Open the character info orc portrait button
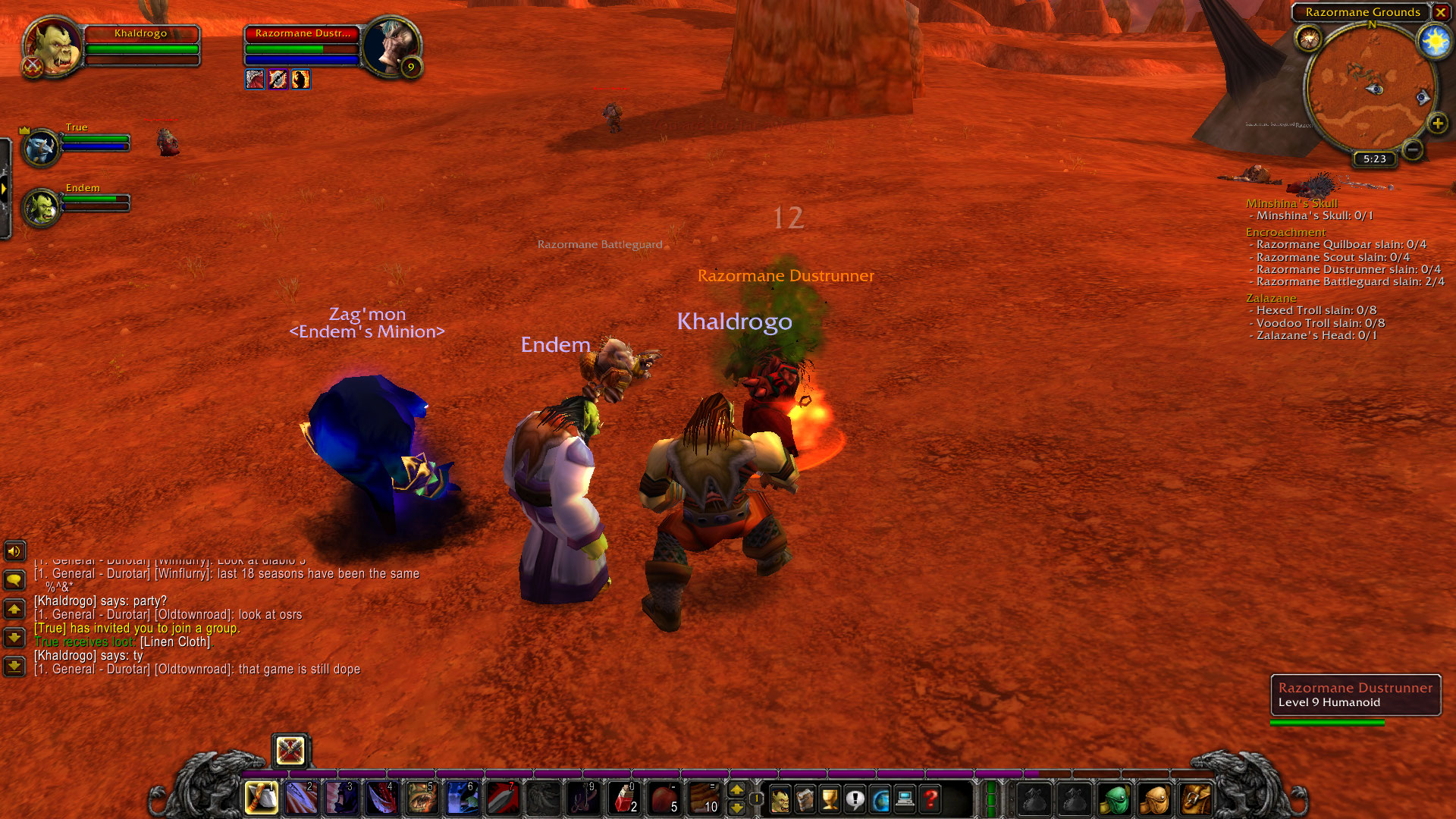The image size is (1456, 819). pyautogui.click(x=779, y=799)
